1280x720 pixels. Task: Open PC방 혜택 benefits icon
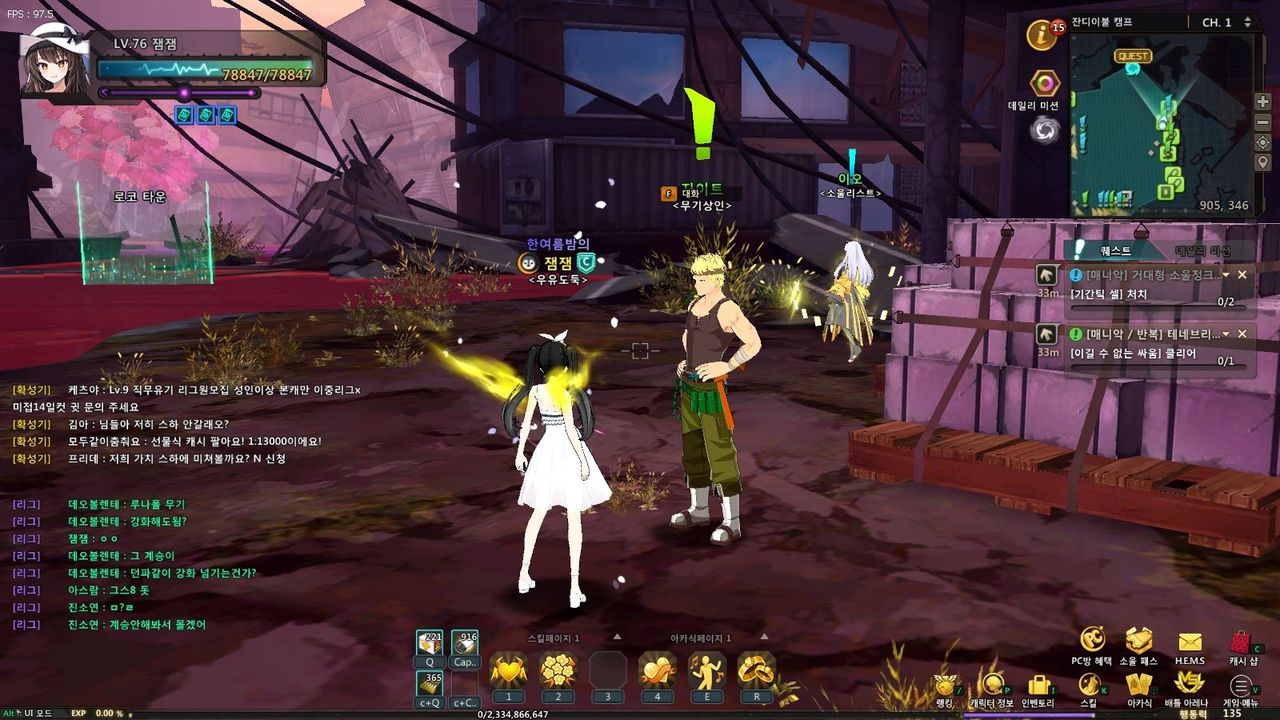(x=1092, y=642)
